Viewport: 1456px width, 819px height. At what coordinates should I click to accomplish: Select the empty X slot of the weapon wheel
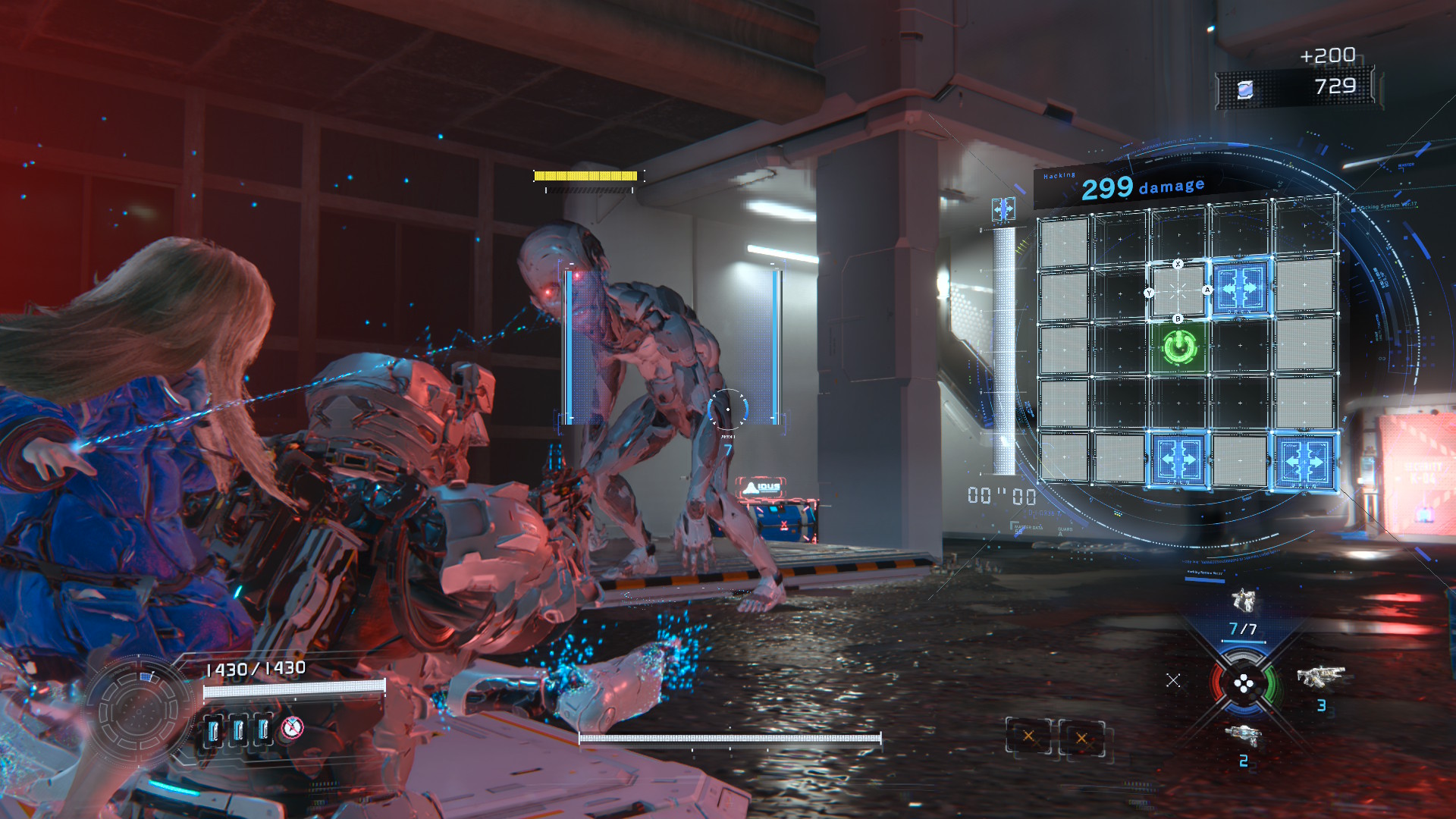point(1173,680)
